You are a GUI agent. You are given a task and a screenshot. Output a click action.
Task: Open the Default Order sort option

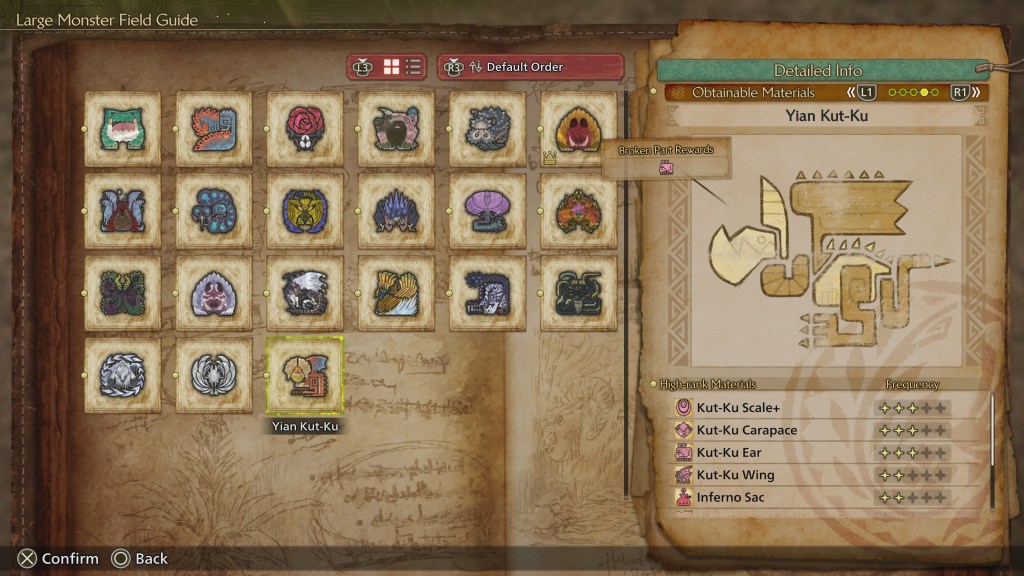pos(530,67)
